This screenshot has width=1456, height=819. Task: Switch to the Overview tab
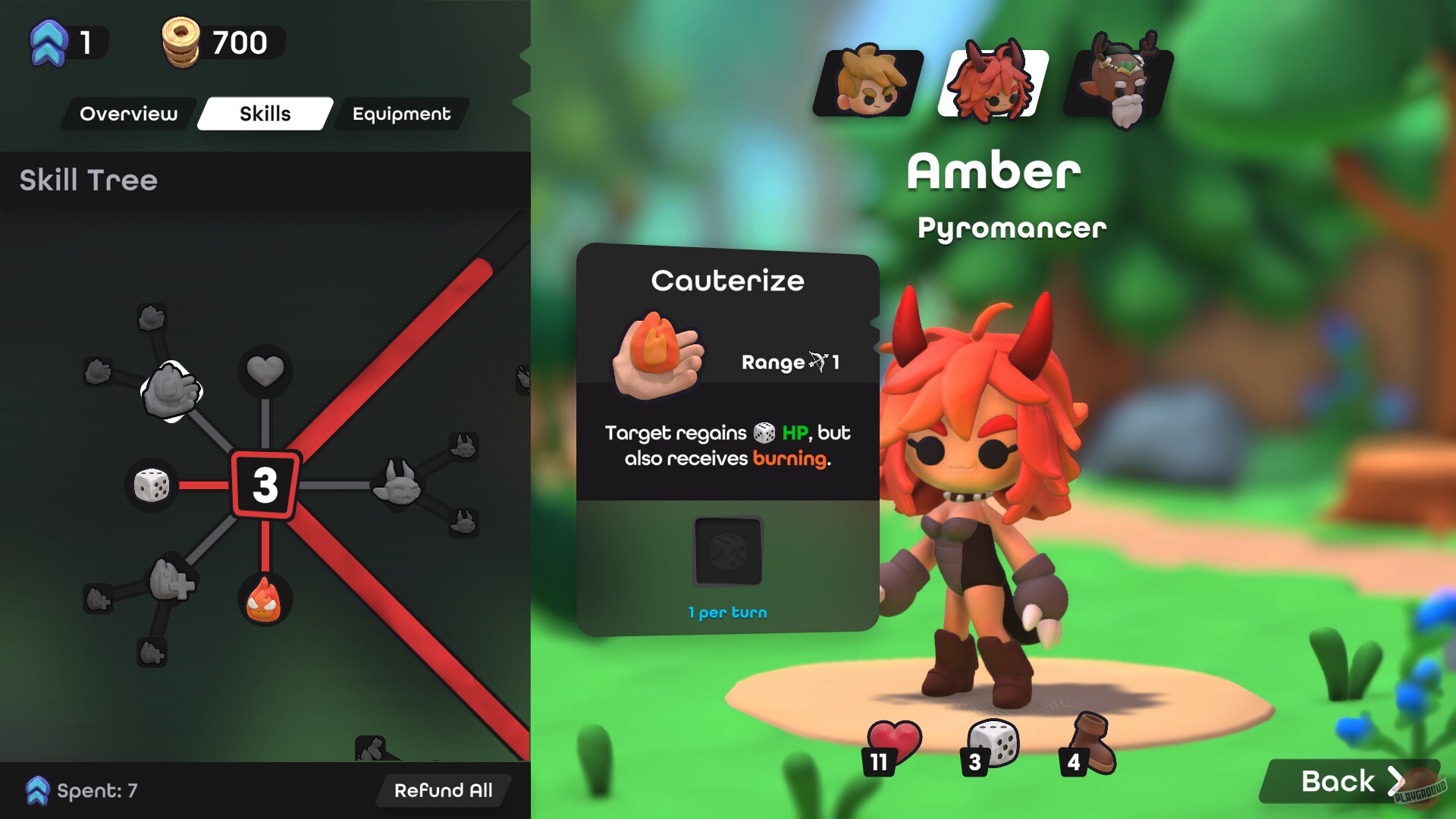pos(130,114)
